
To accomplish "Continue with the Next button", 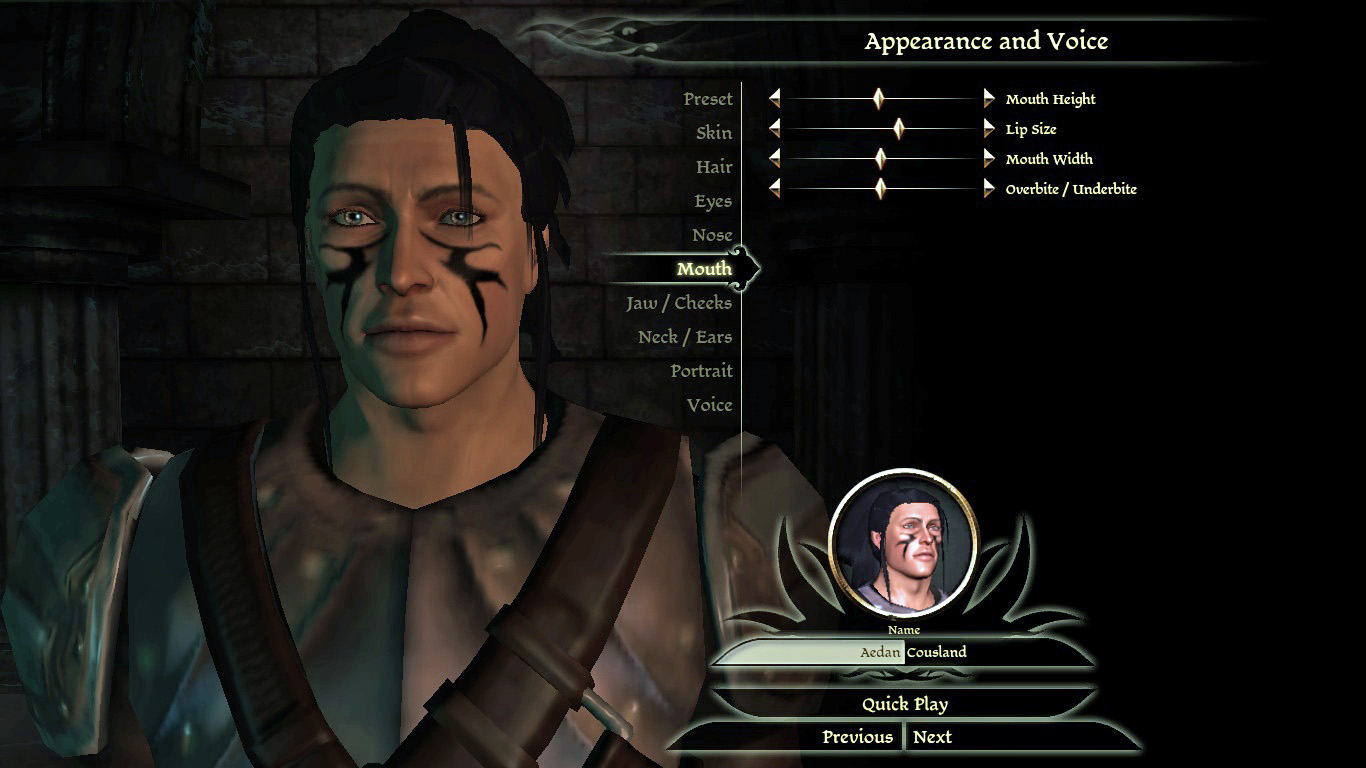I will tap(932, 737).
